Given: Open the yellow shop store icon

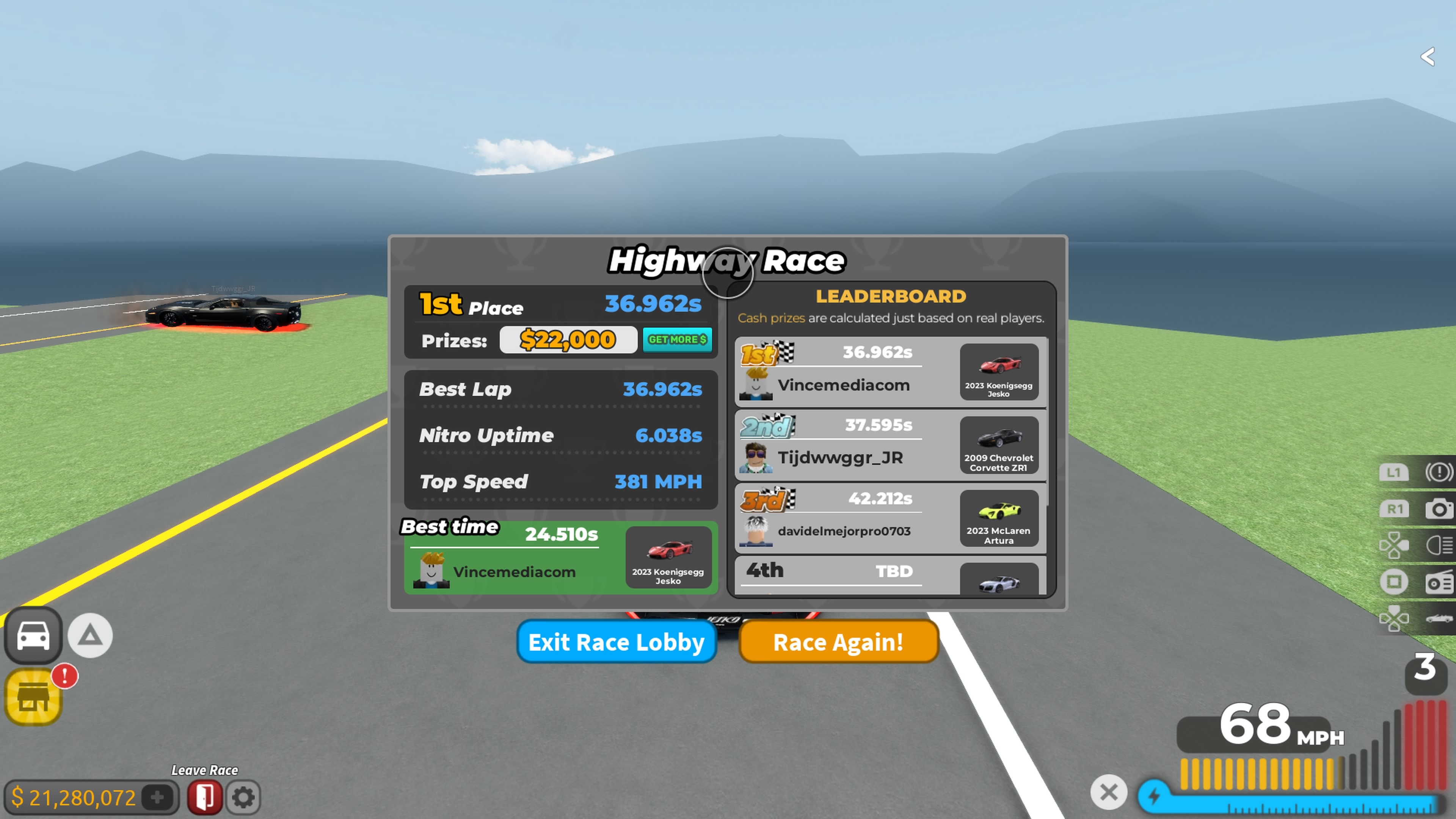Looking at the screenshot, I should (x=33, y=697).
